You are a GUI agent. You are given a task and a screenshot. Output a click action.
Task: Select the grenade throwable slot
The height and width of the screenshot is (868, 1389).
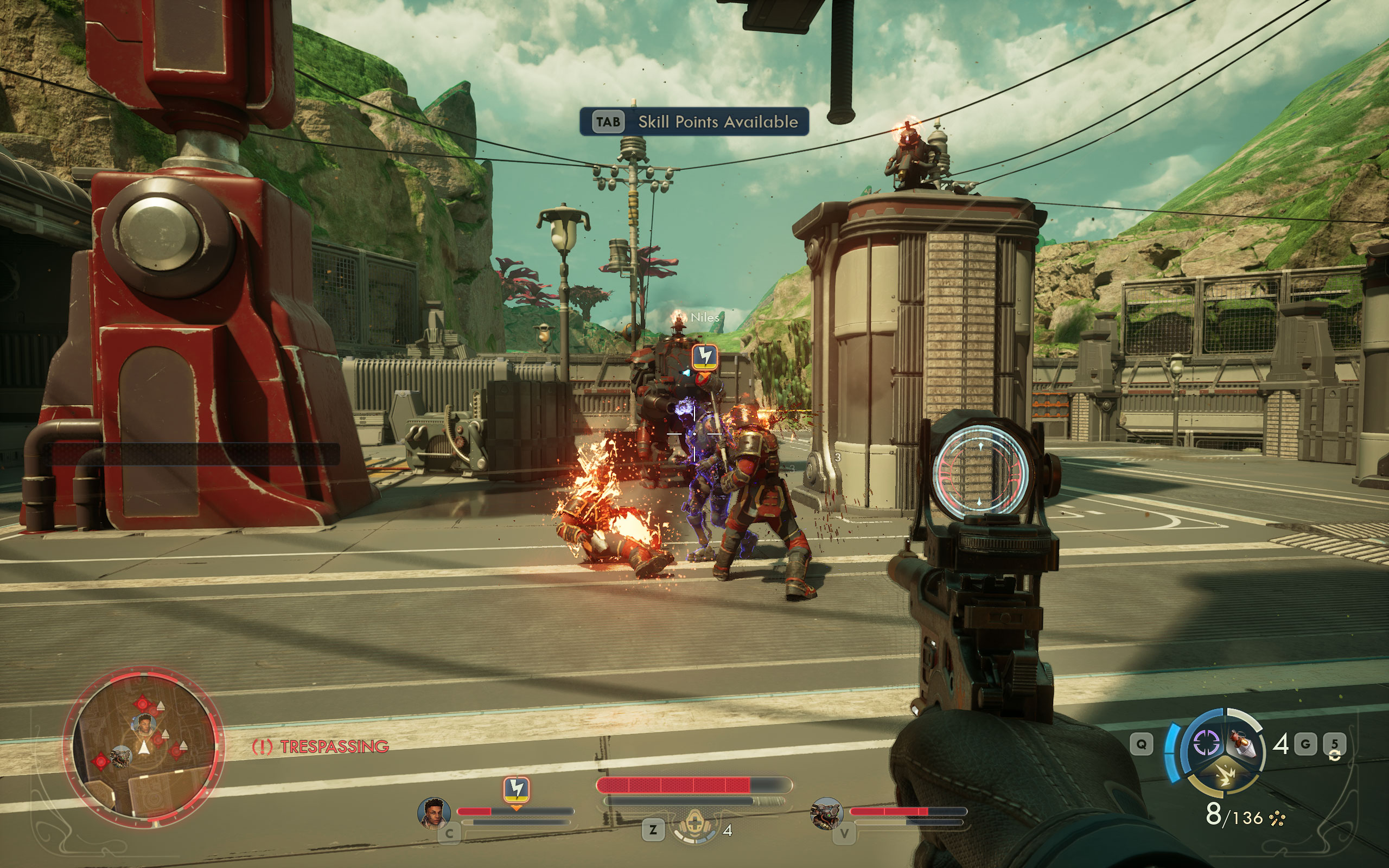[x=1243, y=744]
